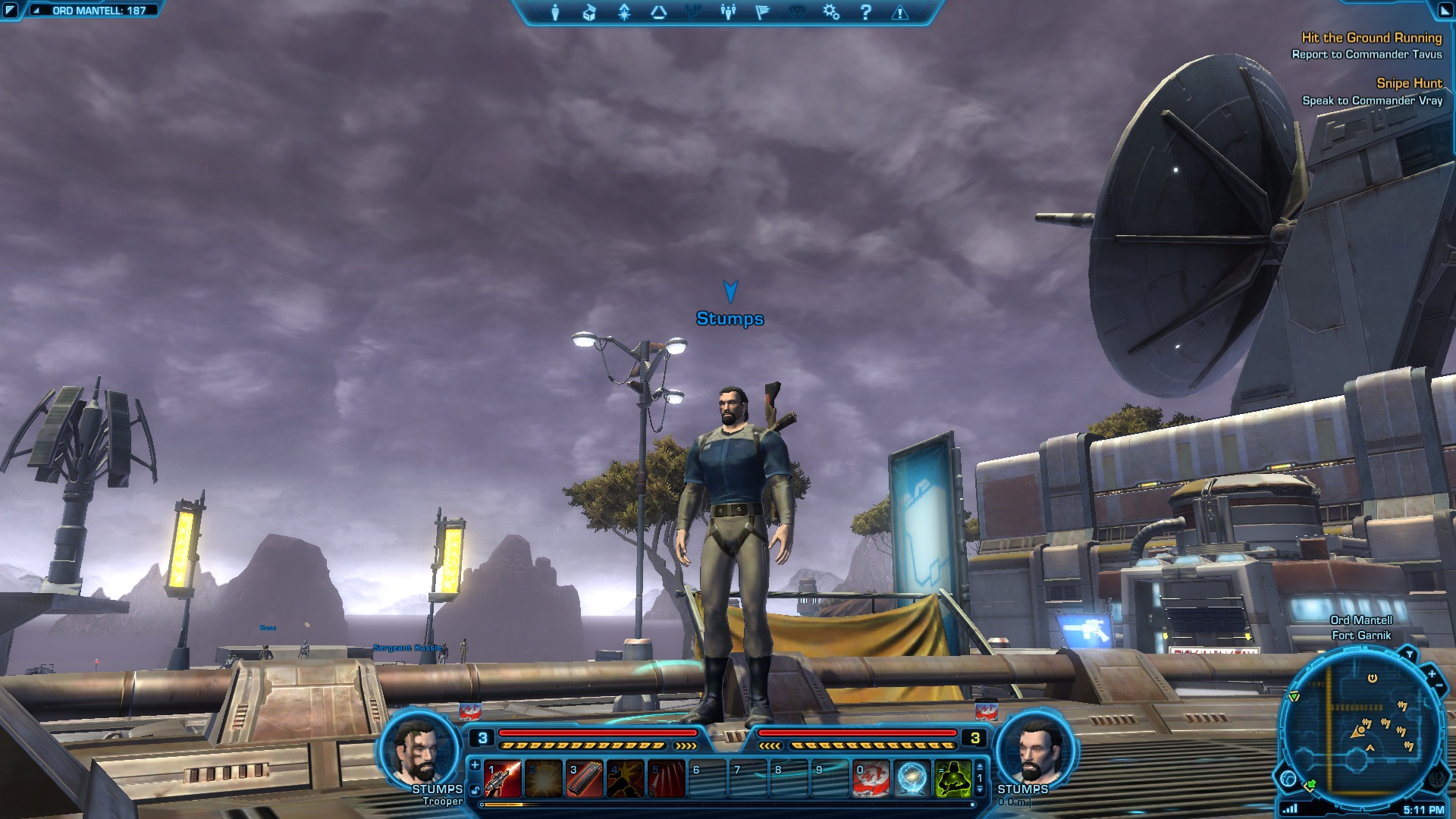Open the world map globe button

(1288, 778)
